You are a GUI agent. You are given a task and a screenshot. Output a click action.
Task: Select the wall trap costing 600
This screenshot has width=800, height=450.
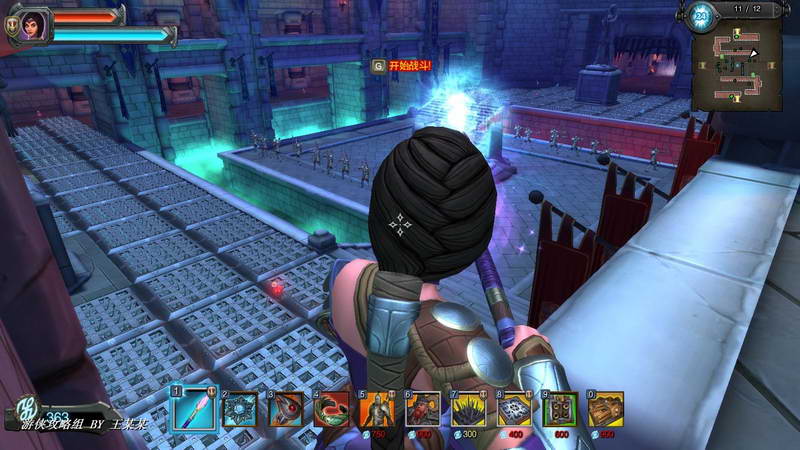click(560, 409)
